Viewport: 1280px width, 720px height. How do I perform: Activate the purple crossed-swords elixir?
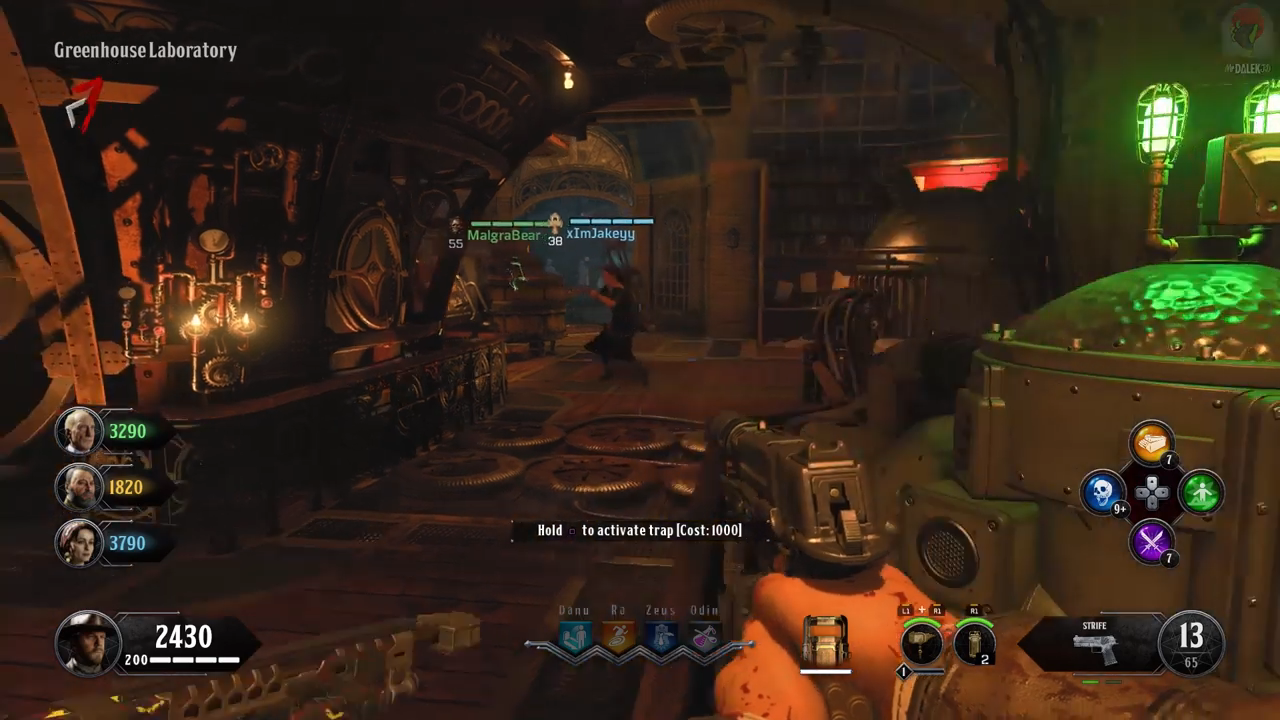coord(1151,541)
